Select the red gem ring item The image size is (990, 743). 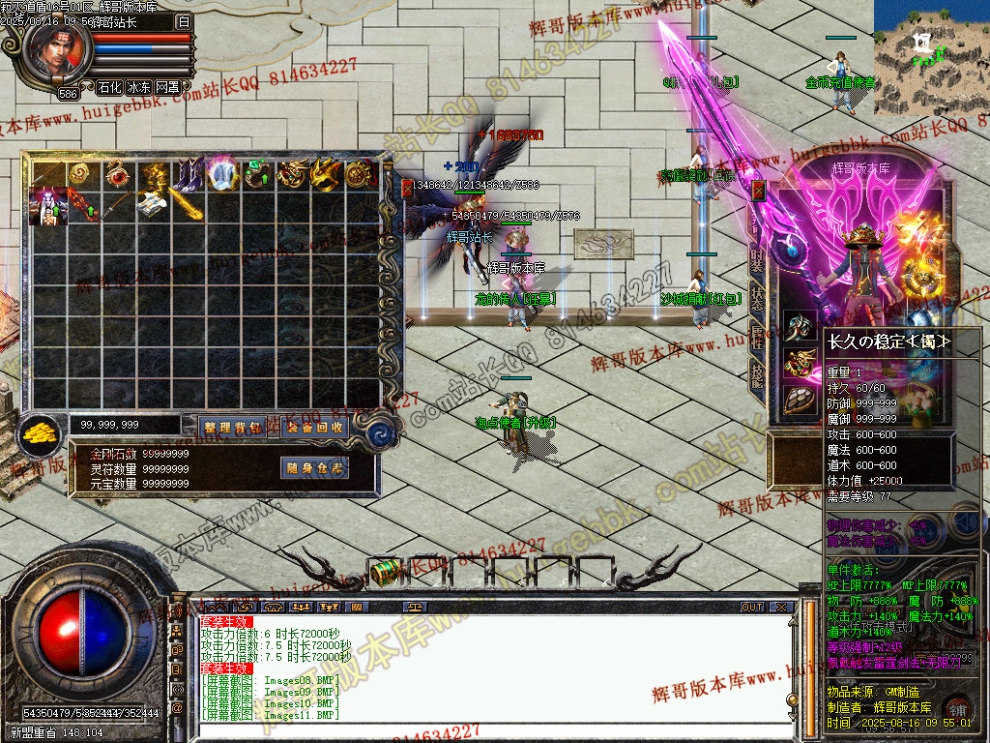[x=119, y=175]
